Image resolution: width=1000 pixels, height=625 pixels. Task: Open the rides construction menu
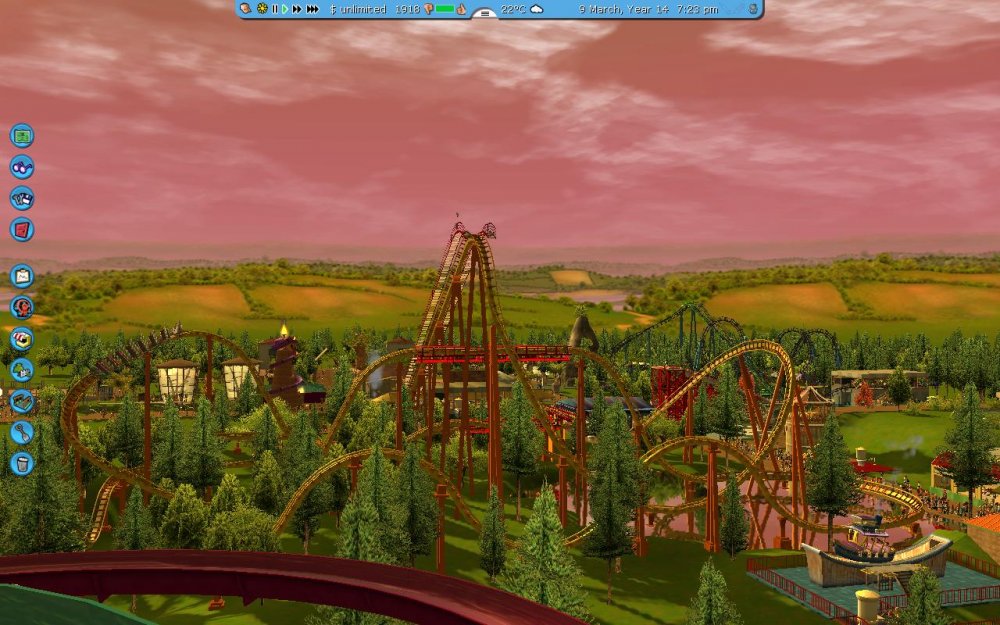click(22, 307)
